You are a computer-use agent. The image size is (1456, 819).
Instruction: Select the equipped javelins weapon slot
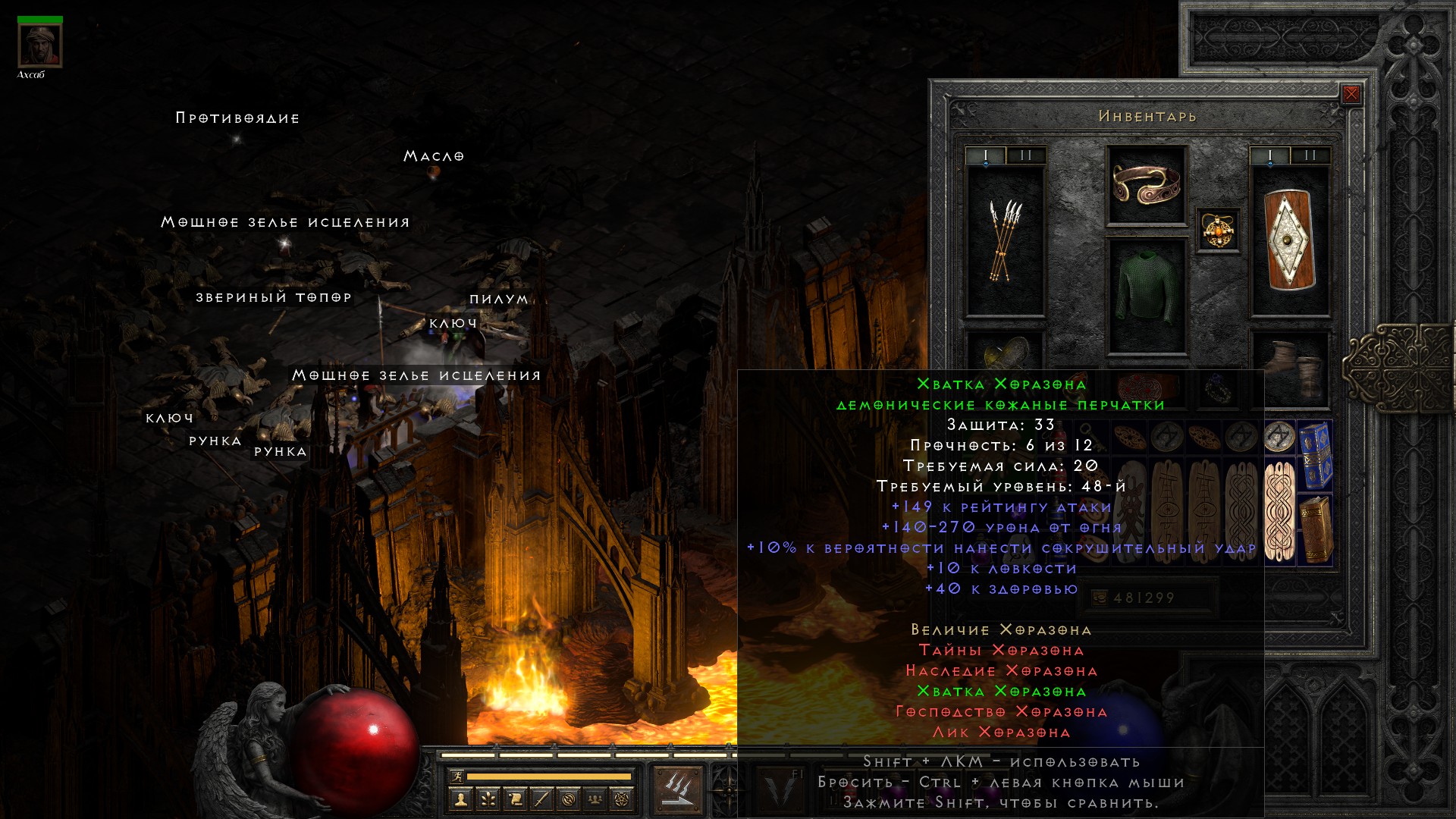click(x=1005, y=240)
